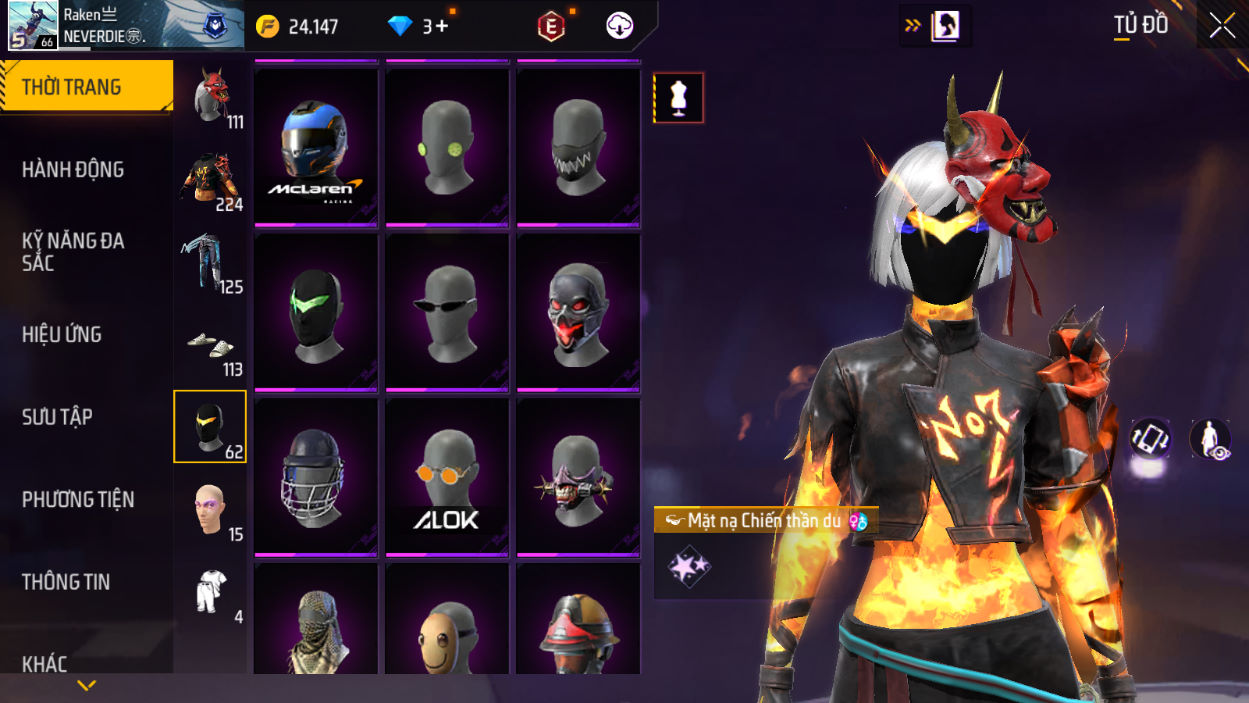
Task: Select the cricket helmet with face grille
Action: 316,476
